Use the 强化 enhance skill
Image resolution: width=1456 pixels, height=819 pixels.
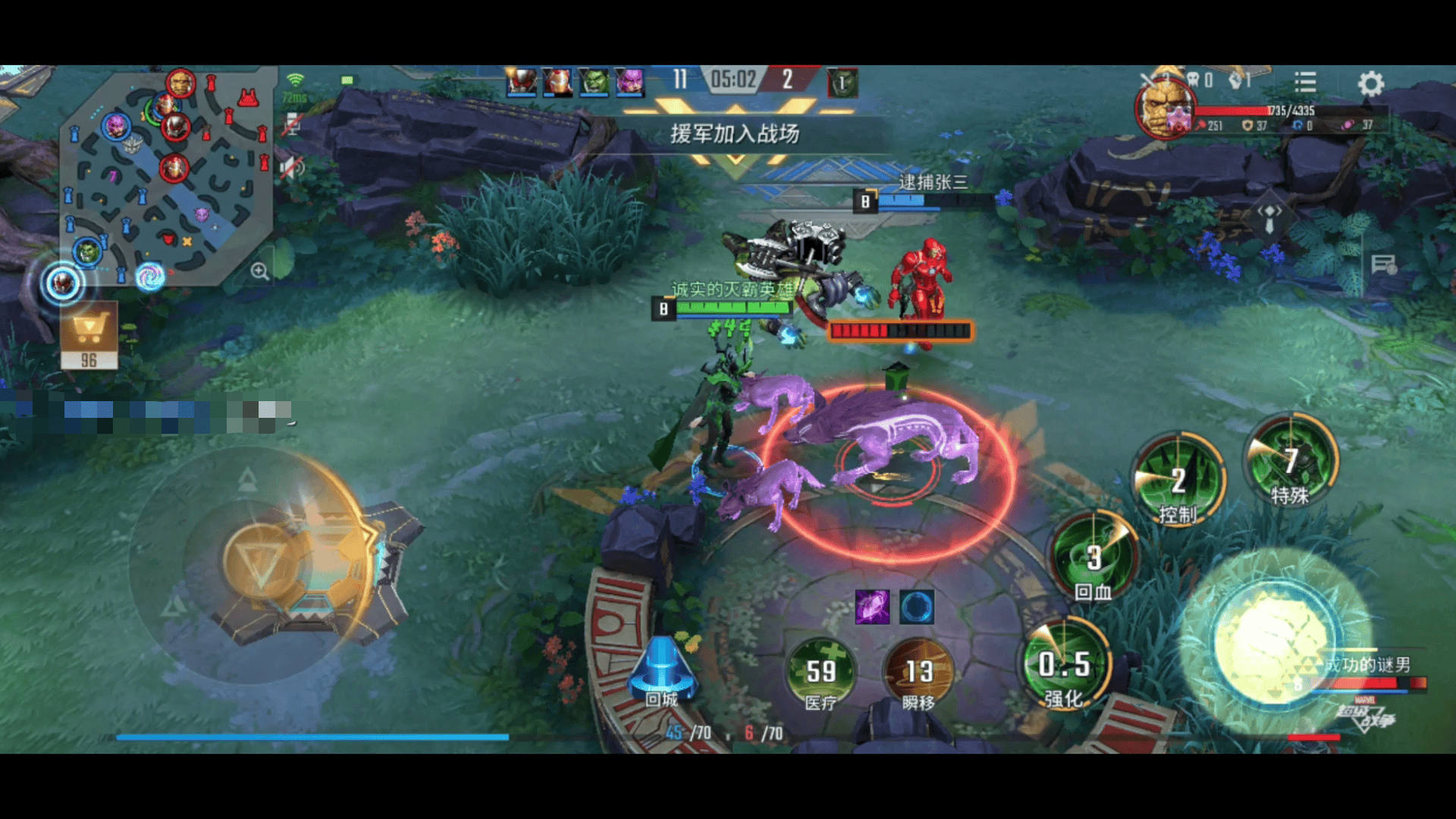tap(1065, 665)
